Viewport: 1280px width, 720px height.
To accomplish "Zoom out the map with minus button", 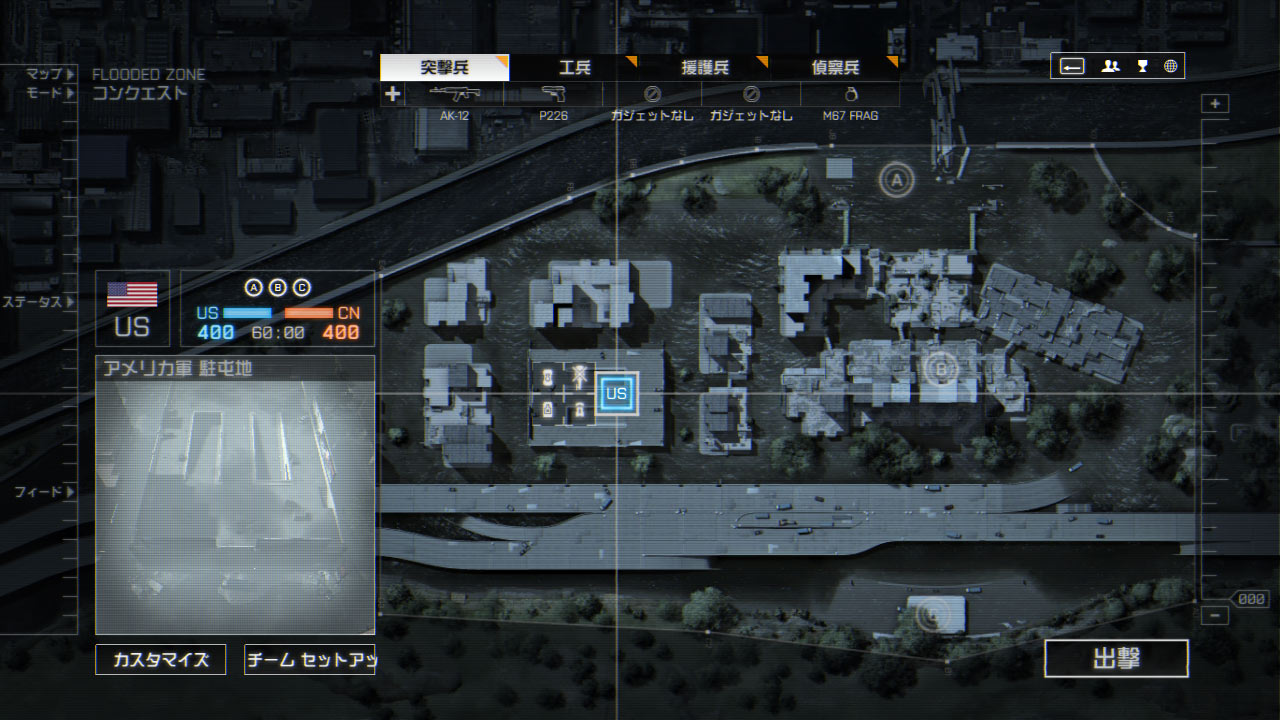I will (1215, 616).
